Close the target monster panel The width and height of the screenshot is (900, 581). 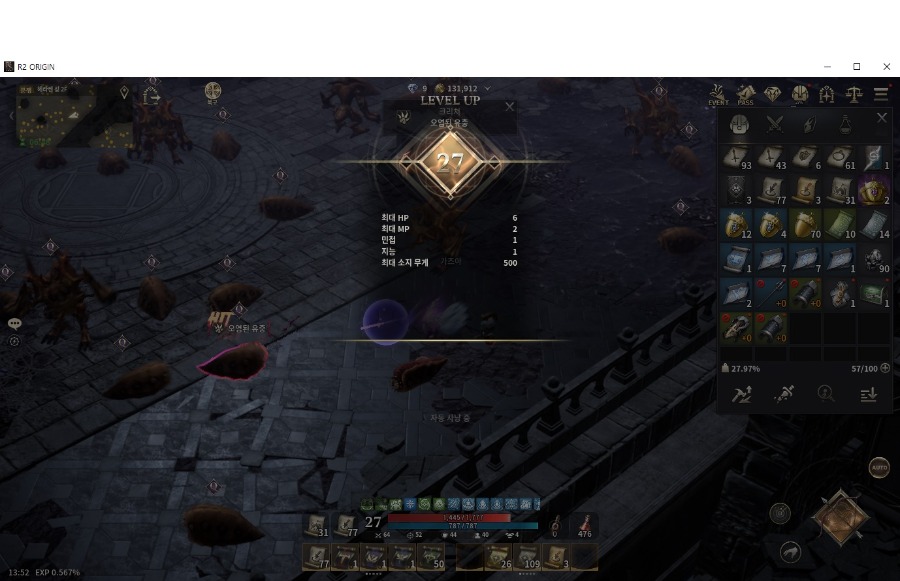click(x=509, y=106)
